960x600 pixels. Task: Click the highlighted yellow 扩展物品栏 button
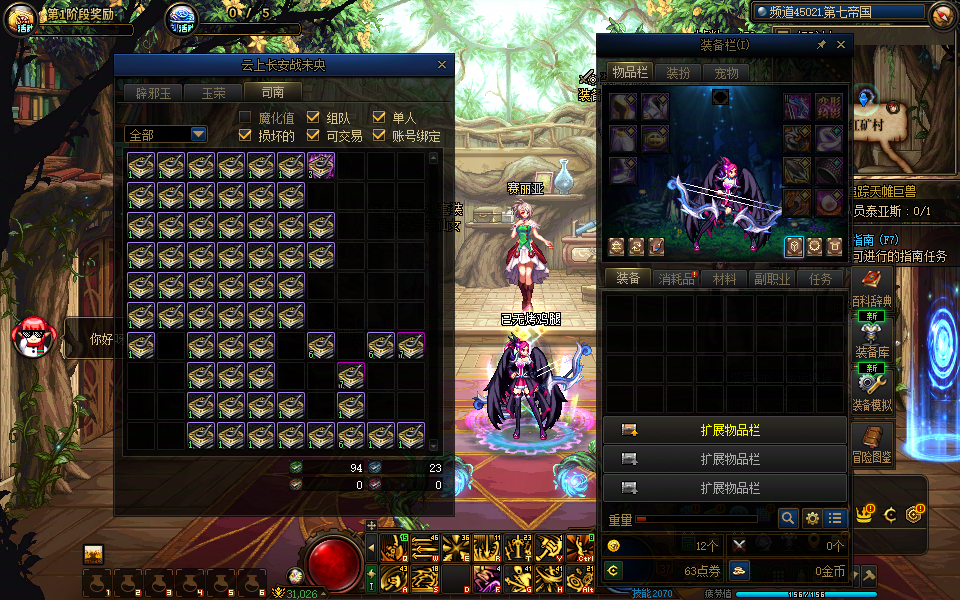click(725, 430)
